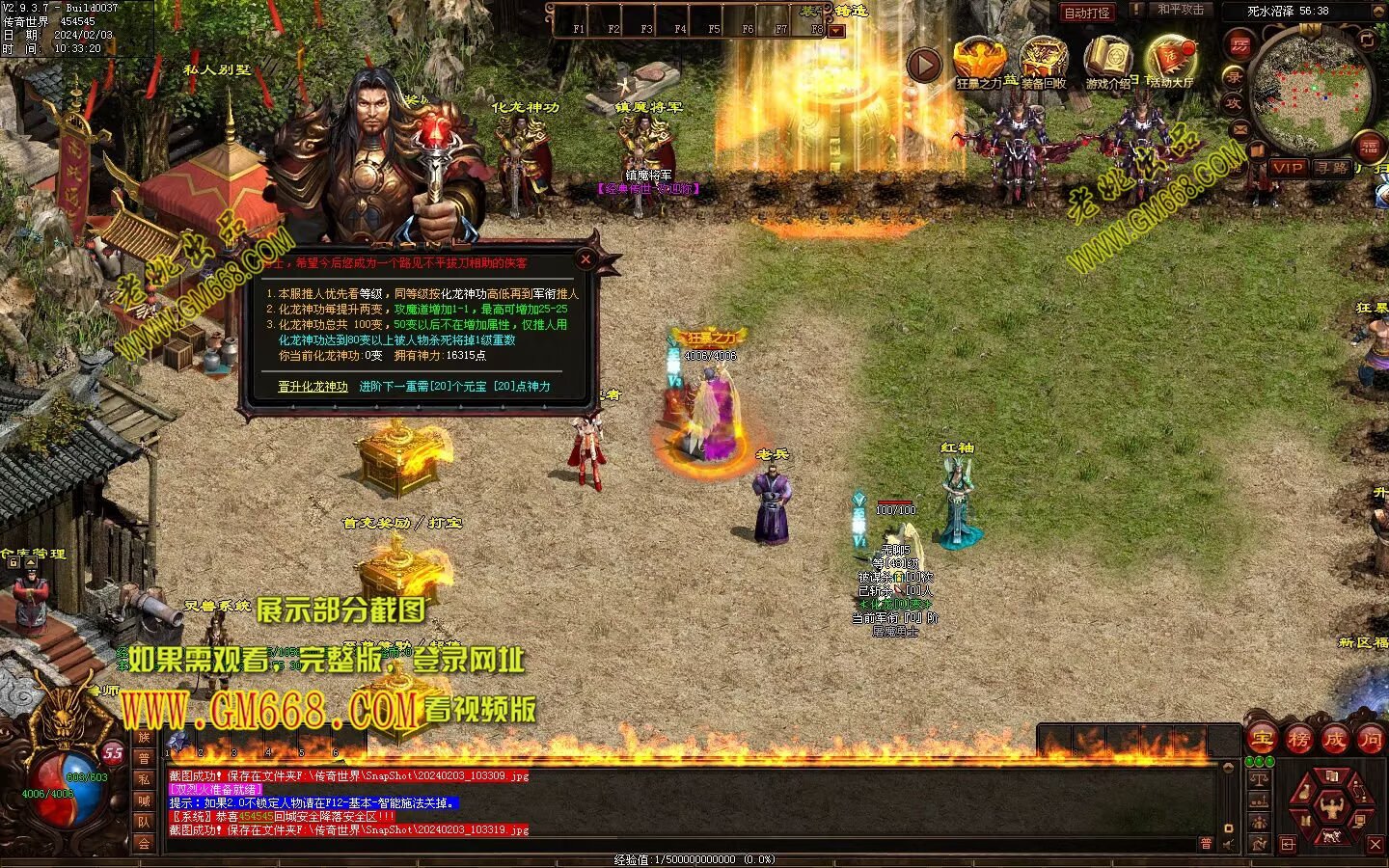
Task: Open the VIP panel
Action: point(1288,168)
